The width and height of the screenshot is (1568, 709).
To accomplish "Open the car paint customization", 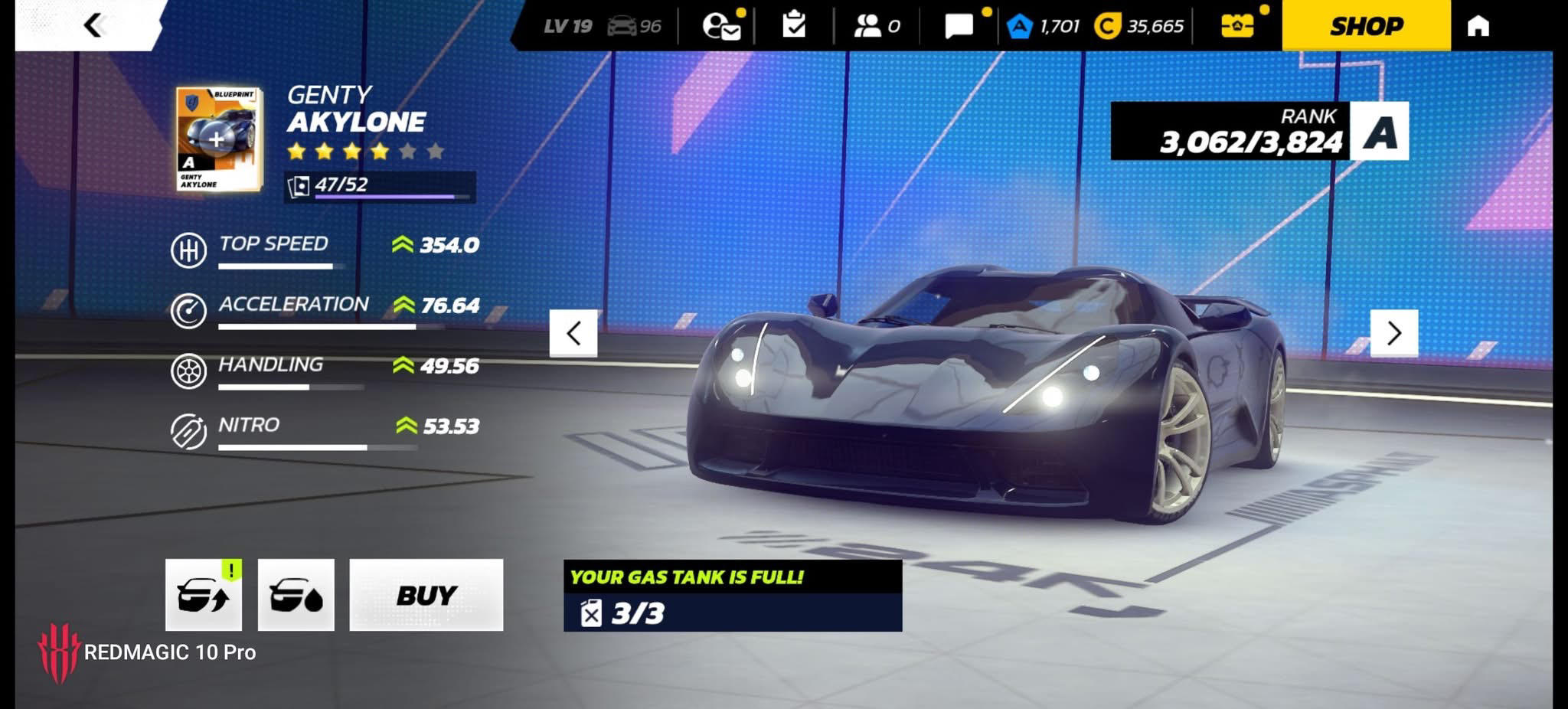I will click(x=296, y=595).
